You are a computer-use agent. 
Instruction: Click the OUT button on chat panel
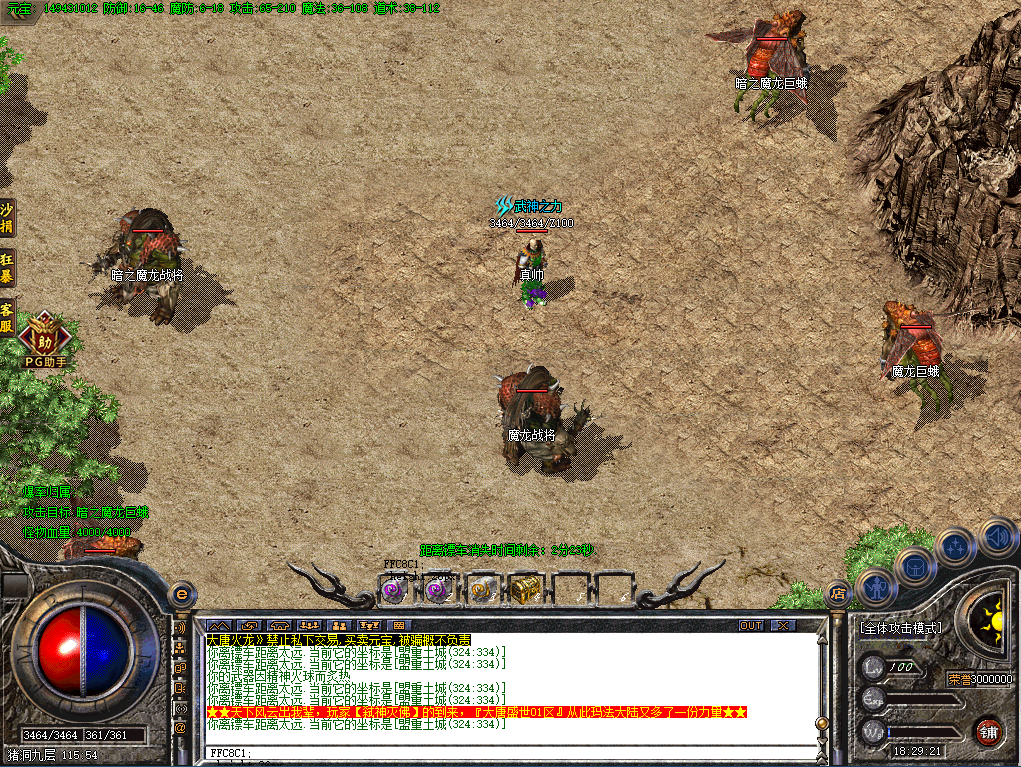click(750, 625)
